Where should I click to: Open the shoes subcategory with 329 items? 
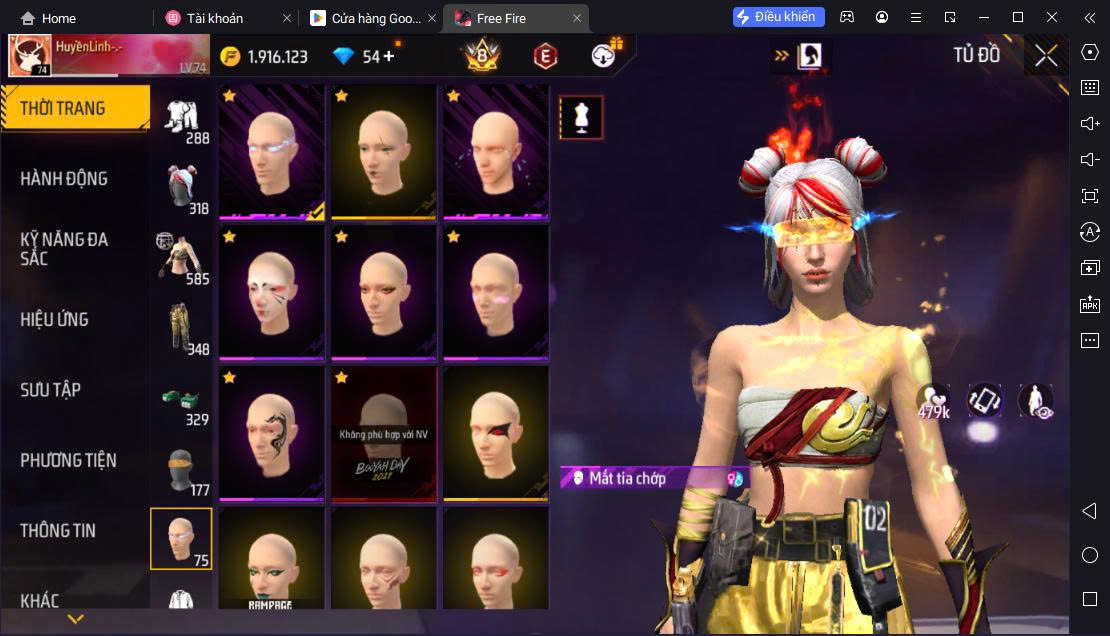(x=182, y=400)
